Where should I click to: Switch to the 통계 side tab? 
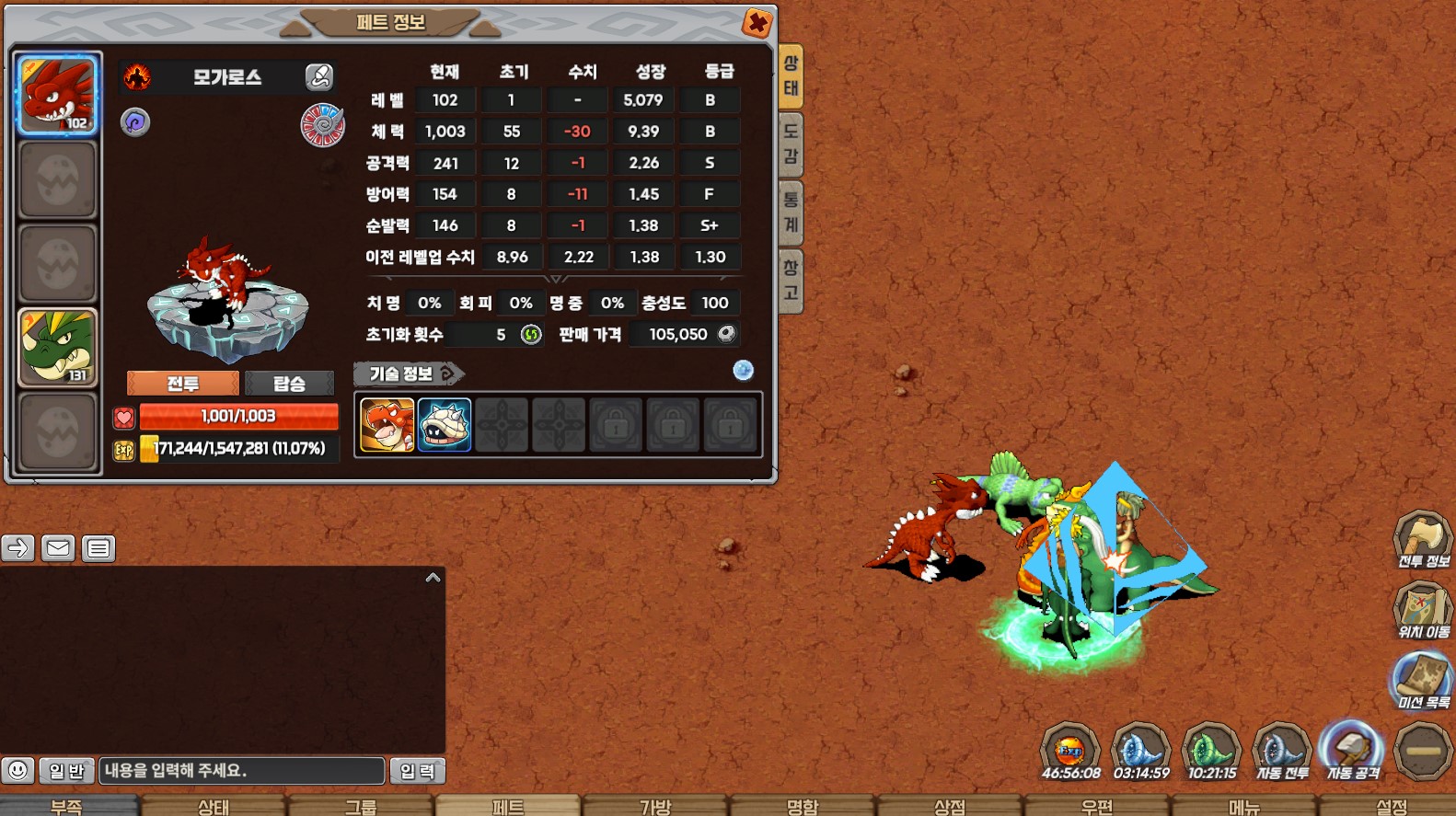coord(791,213)
